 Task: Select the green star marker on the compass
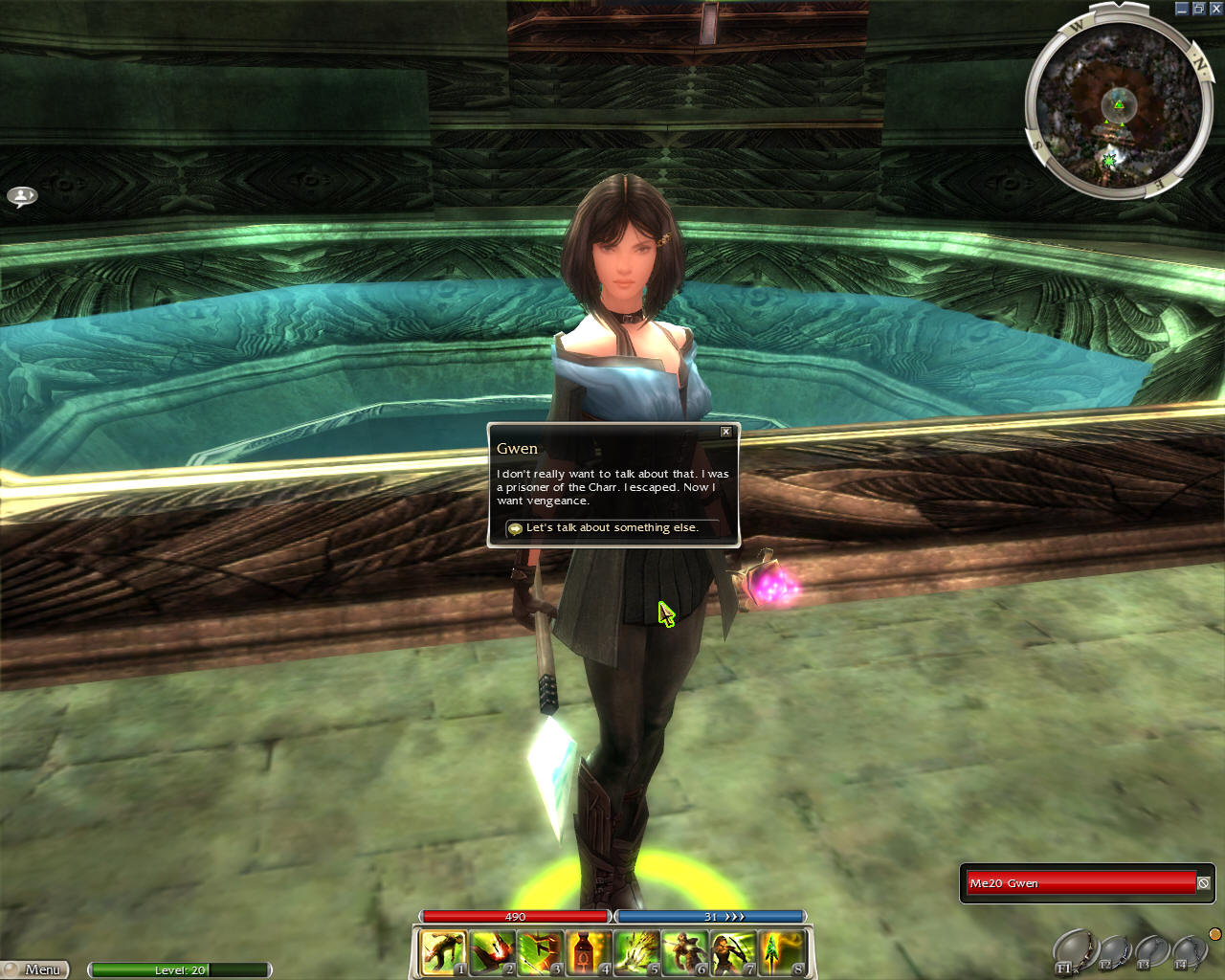tap(1109, 159)
